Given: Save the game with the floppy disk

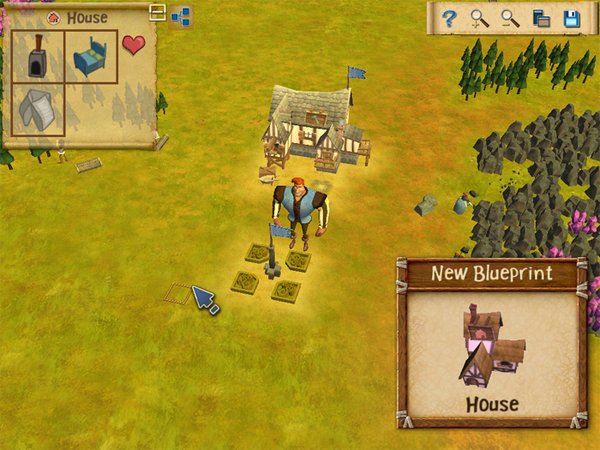Looking at the screenshot, I should point(571,18).
